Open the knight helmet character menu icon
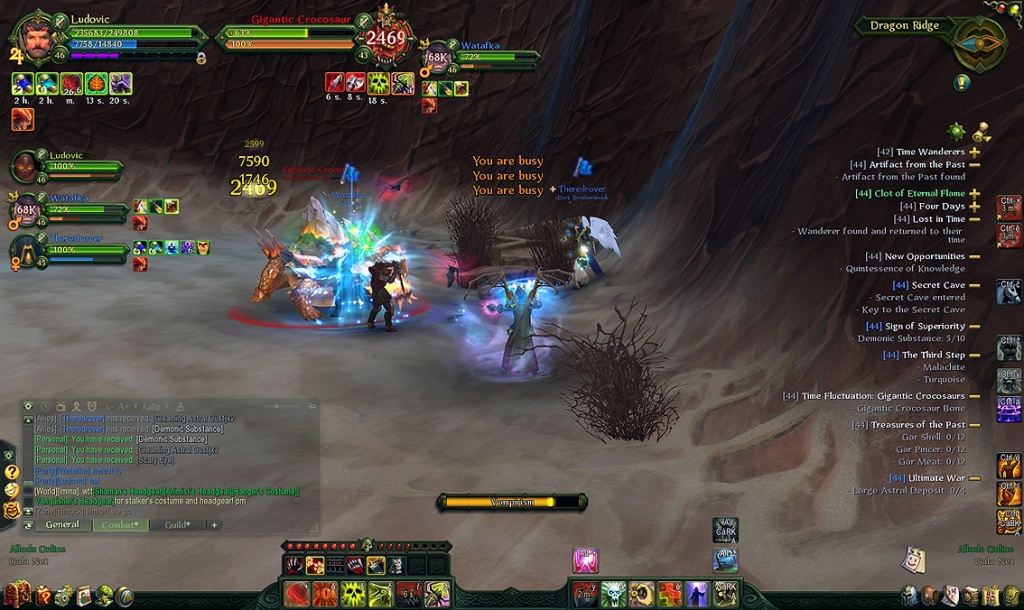 908,596
